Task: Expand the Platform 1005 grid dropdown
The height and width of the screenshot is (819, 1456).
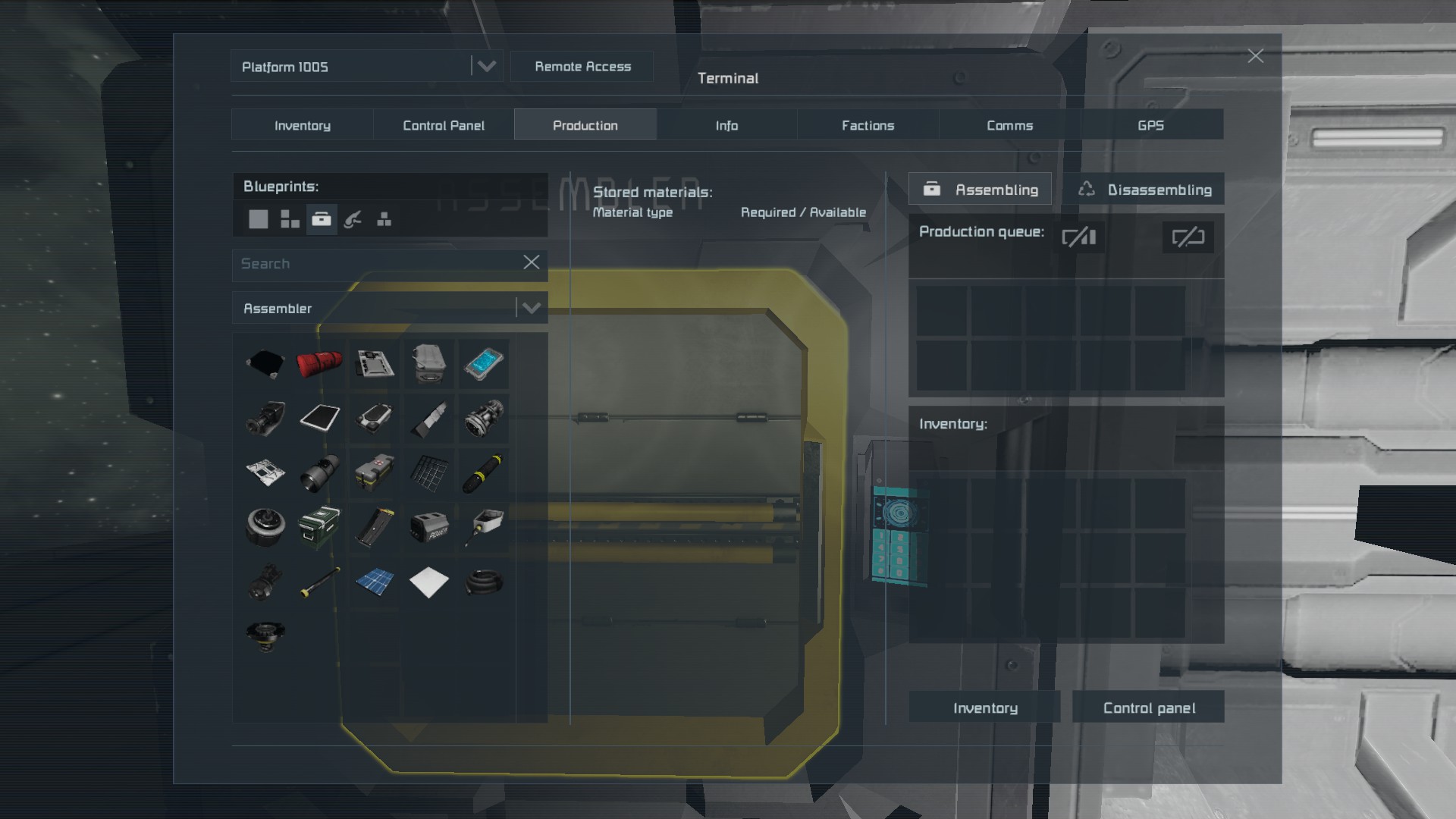Action: (x=486, y=67)
